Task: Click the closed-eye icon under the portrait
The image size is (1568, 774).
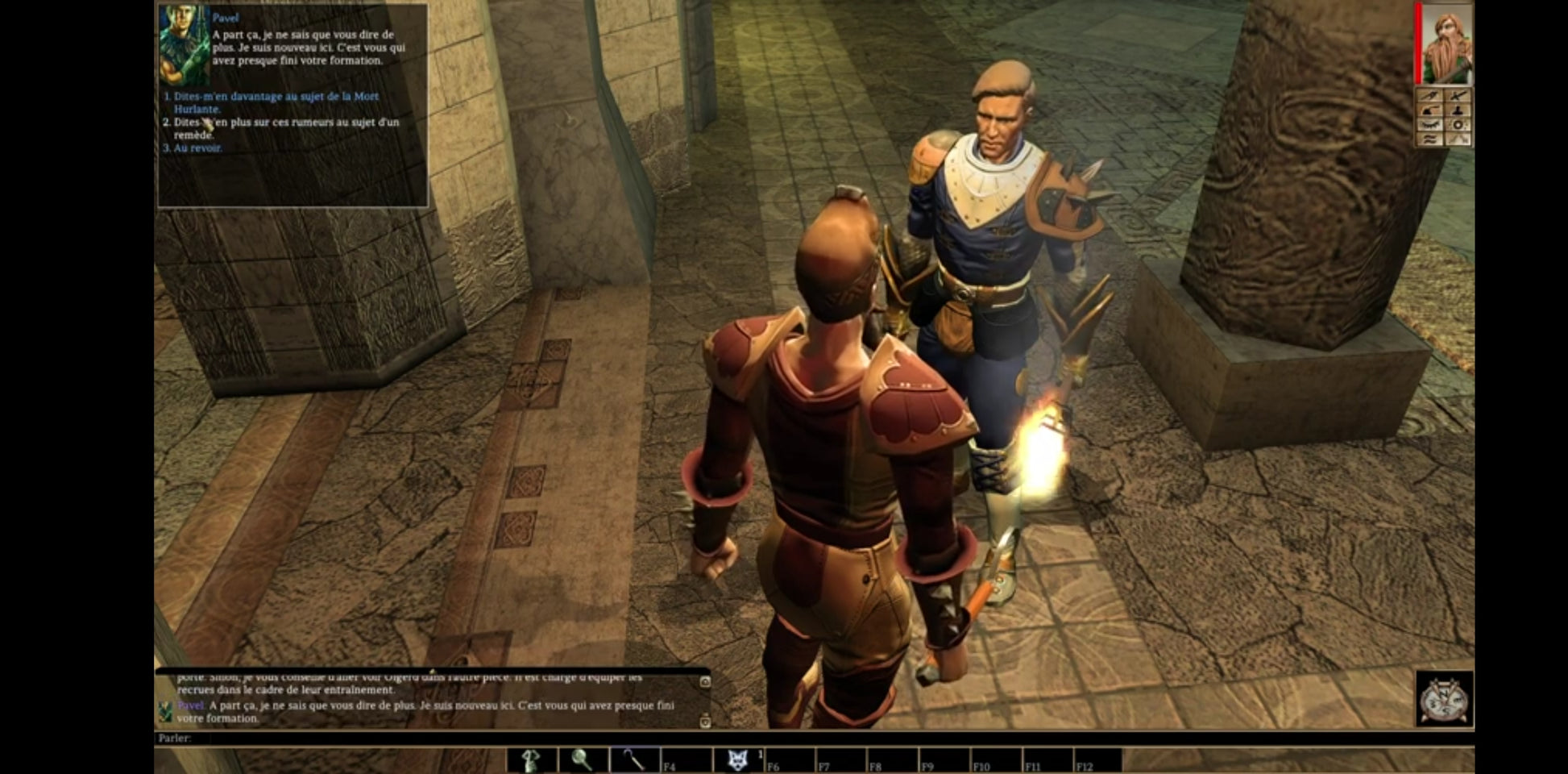Action: 1430,125
